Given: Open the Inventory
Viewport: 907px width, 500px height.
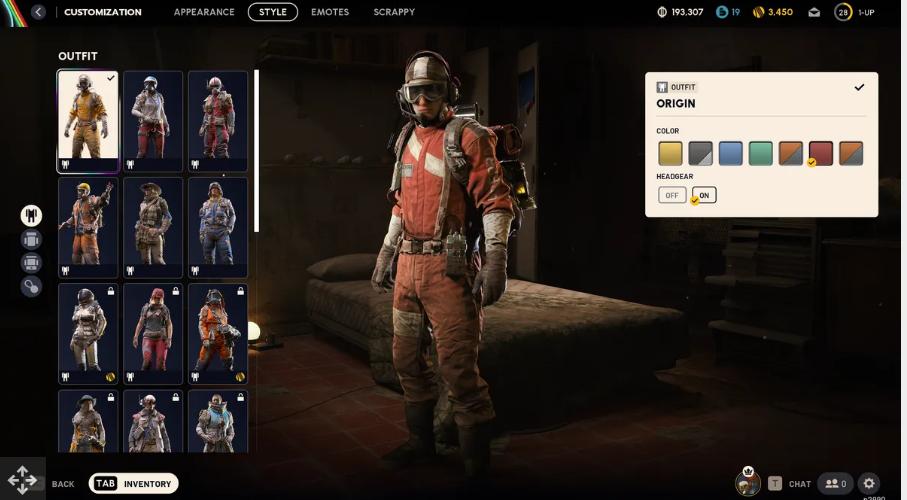Looking at the screenshot, I should (134, 484).
